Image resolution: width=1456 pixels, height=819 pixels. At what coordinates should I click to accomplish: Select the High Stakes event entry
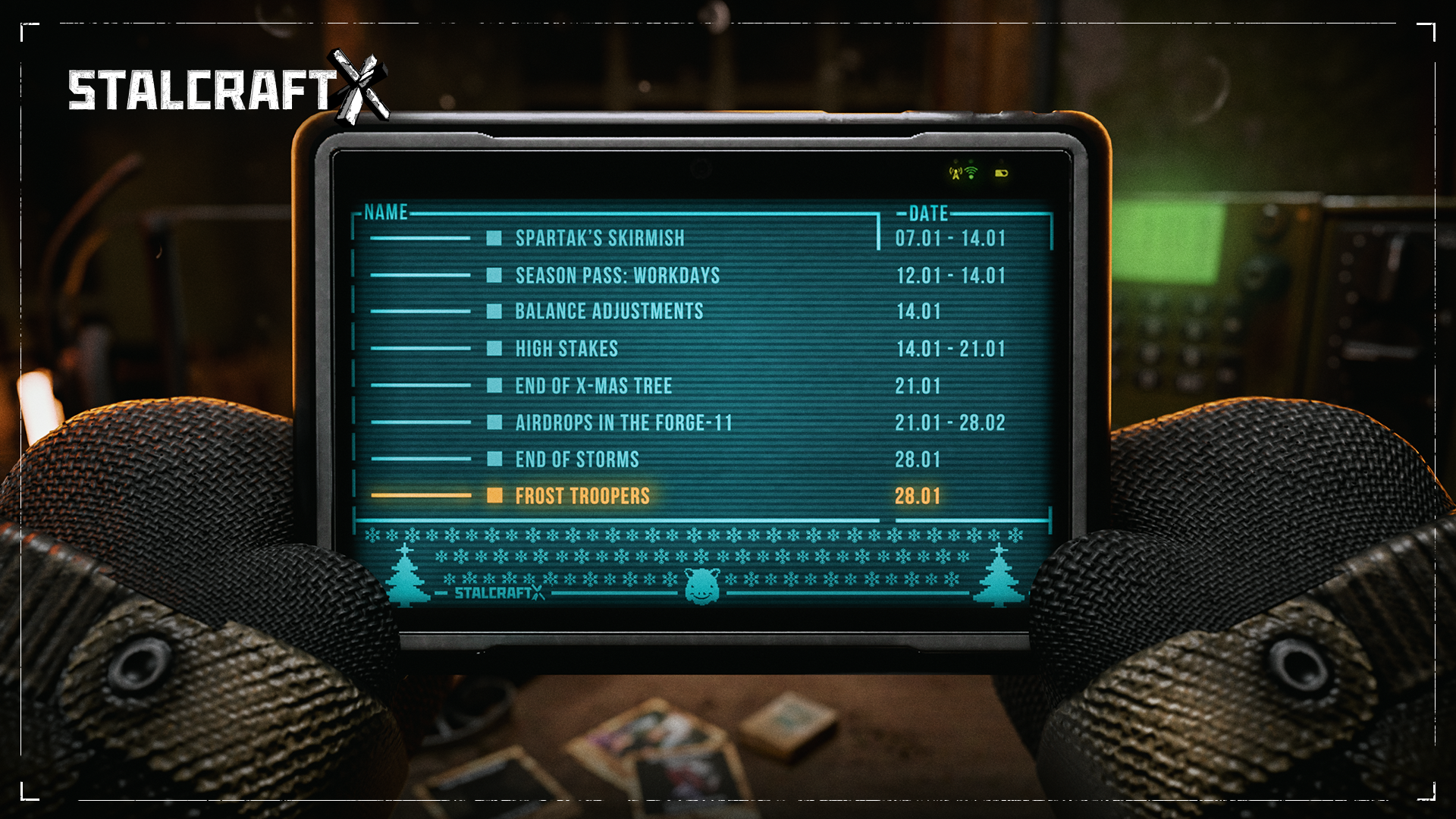[566, 349]
